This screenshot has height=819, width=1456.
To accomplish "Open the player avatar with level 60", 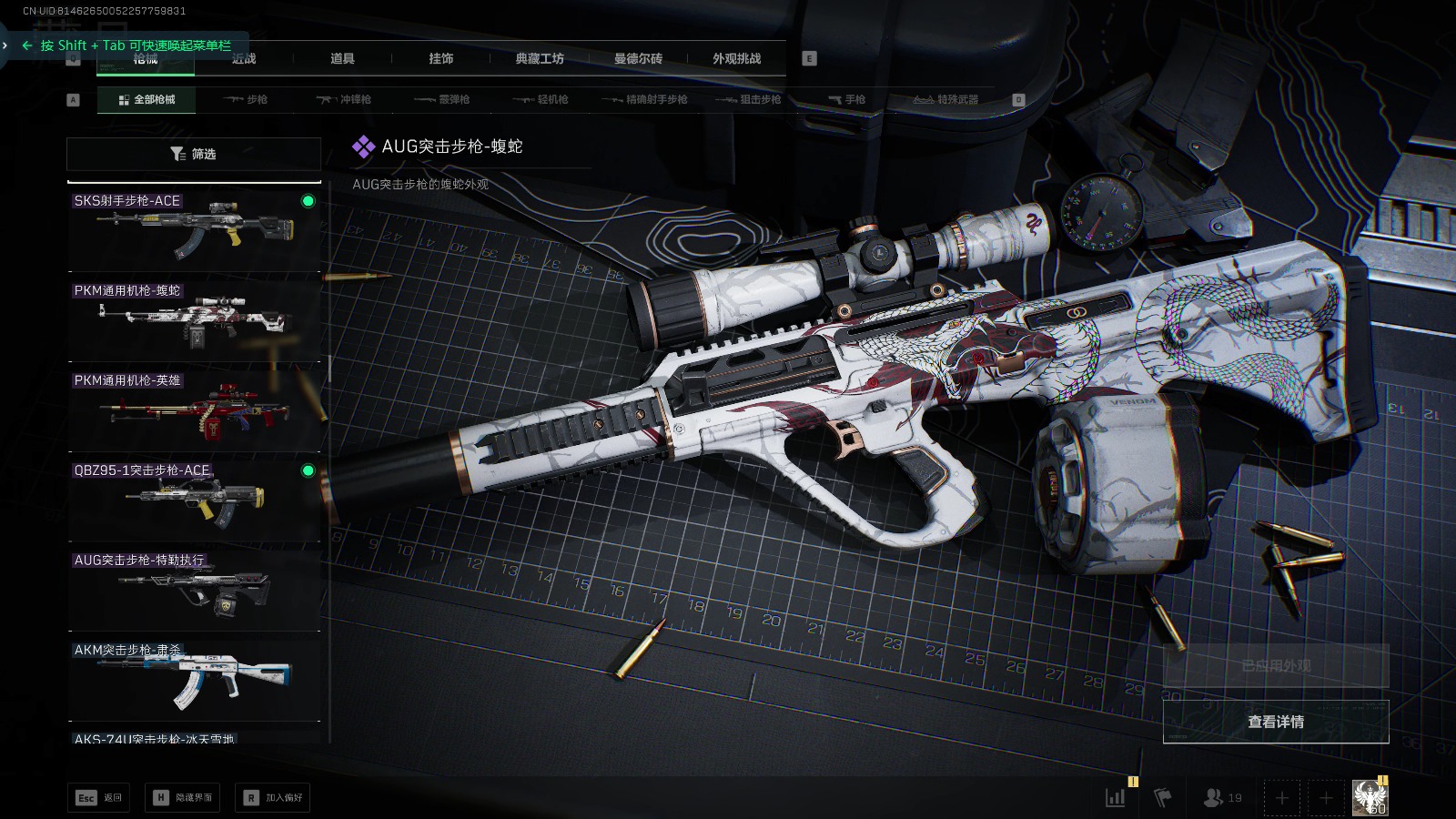I will coord(1370,798).
